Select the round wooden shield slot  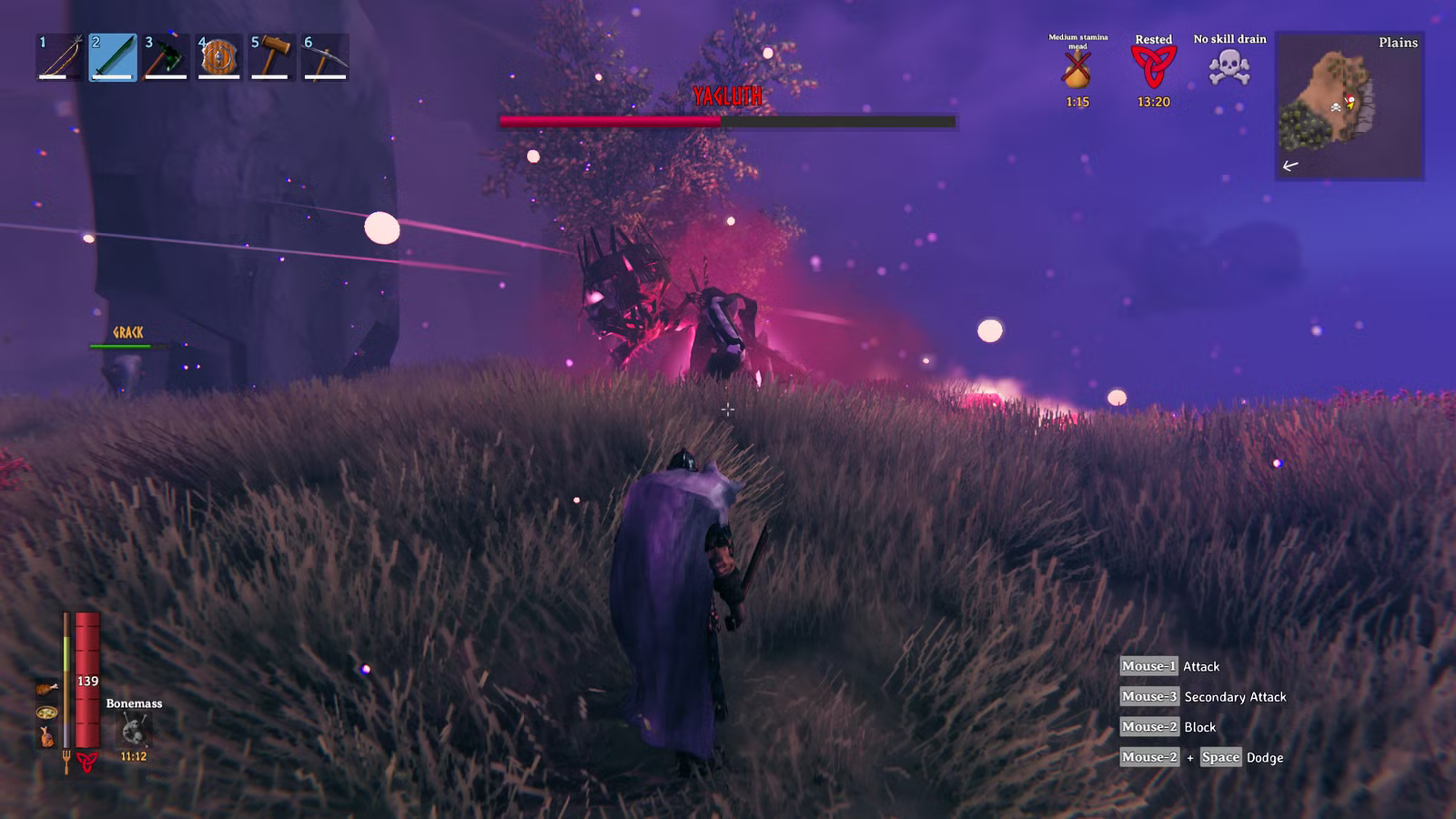pos(218,57)
